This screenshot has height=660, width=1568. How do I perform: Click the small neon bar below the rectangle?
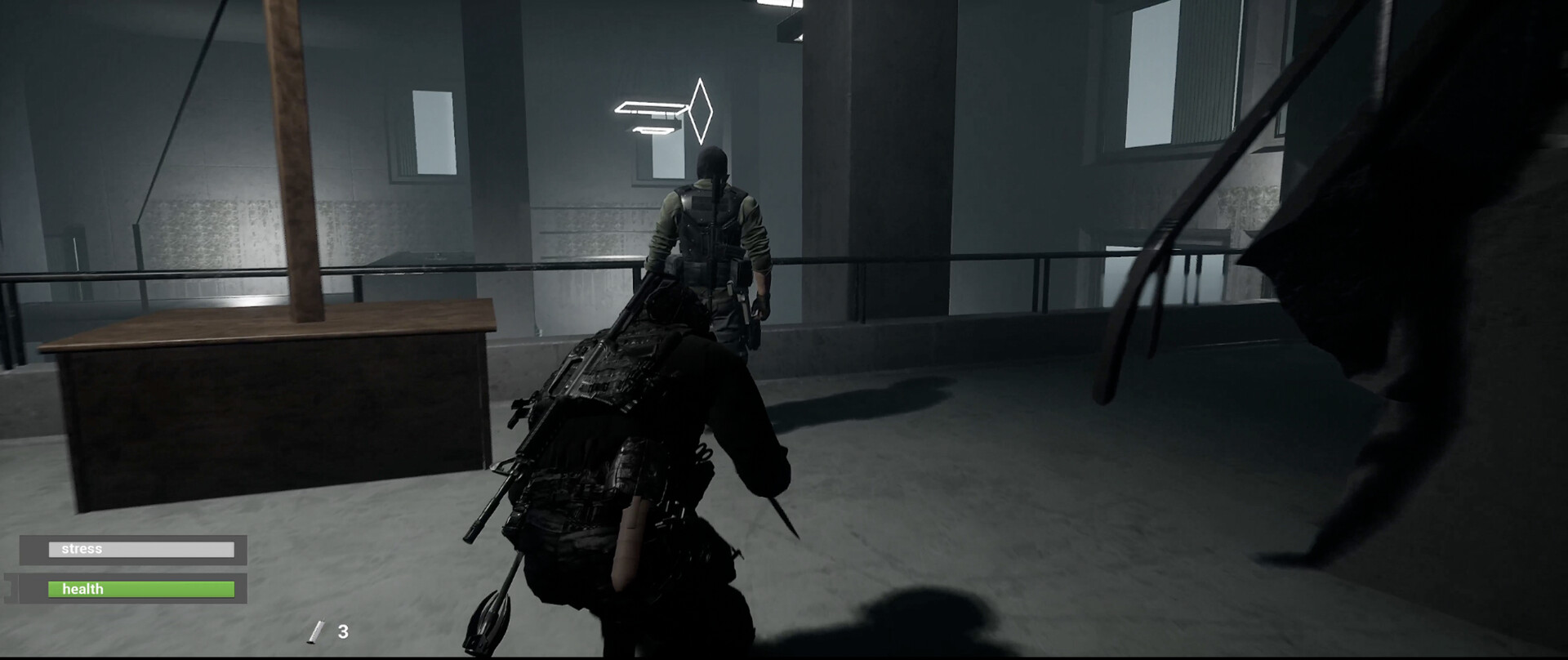(653, 129)
